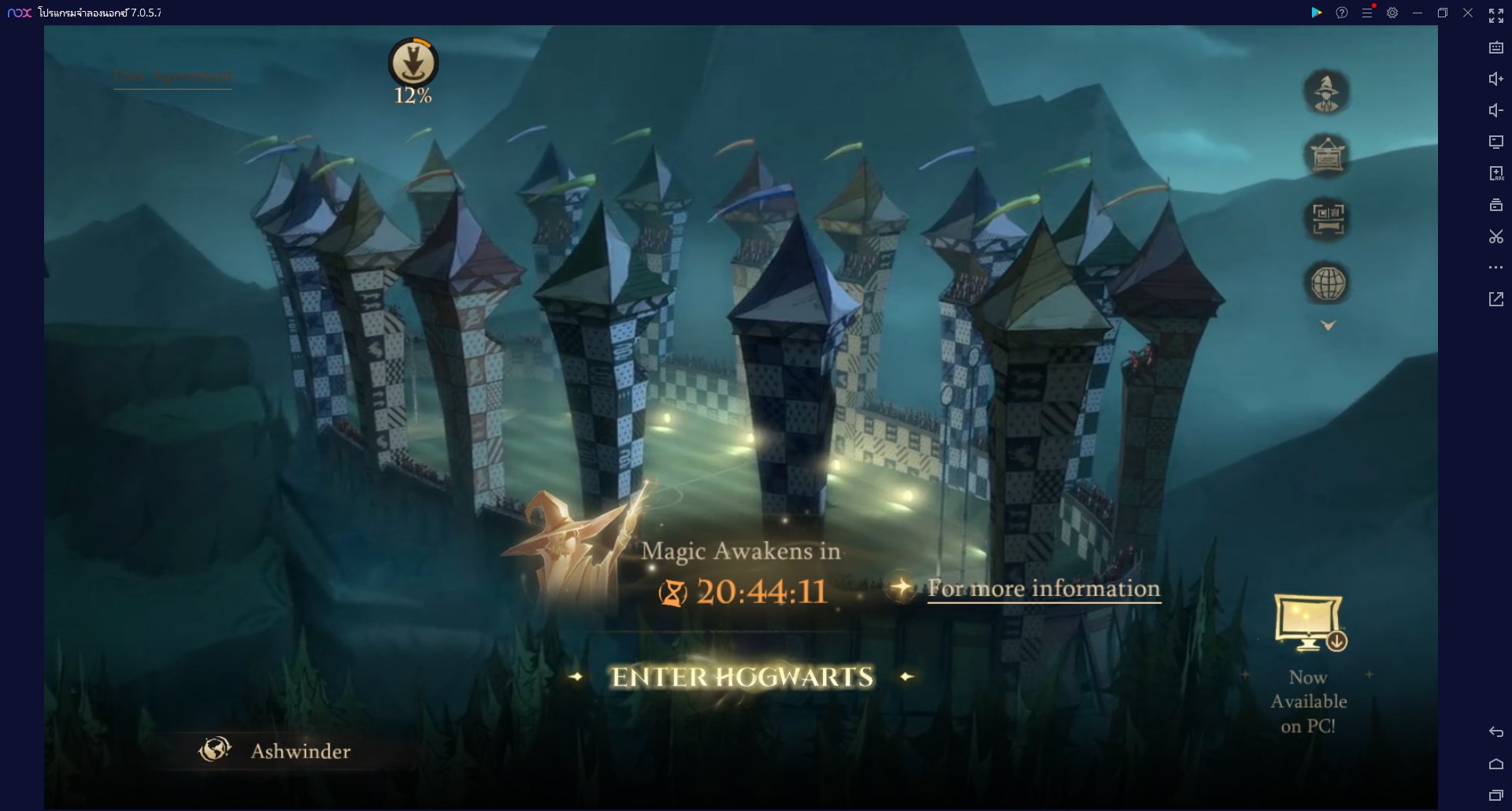The image size is (1512, 811).
Task: Open the User Agreement link
Action: pyautogui.click(x=172, y=76)
